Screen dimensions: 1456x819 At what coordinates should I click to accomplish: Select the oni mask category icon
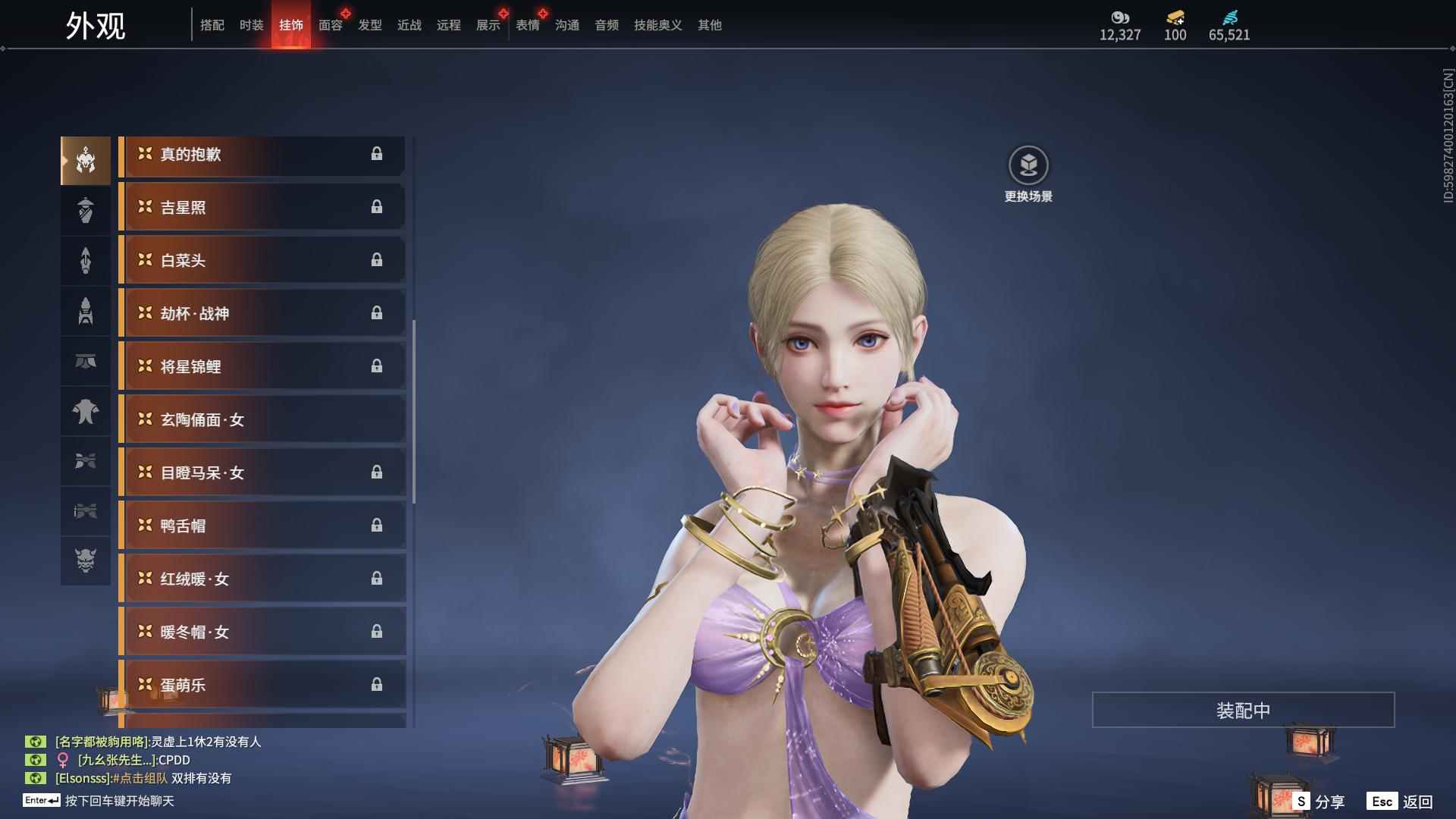86,560
